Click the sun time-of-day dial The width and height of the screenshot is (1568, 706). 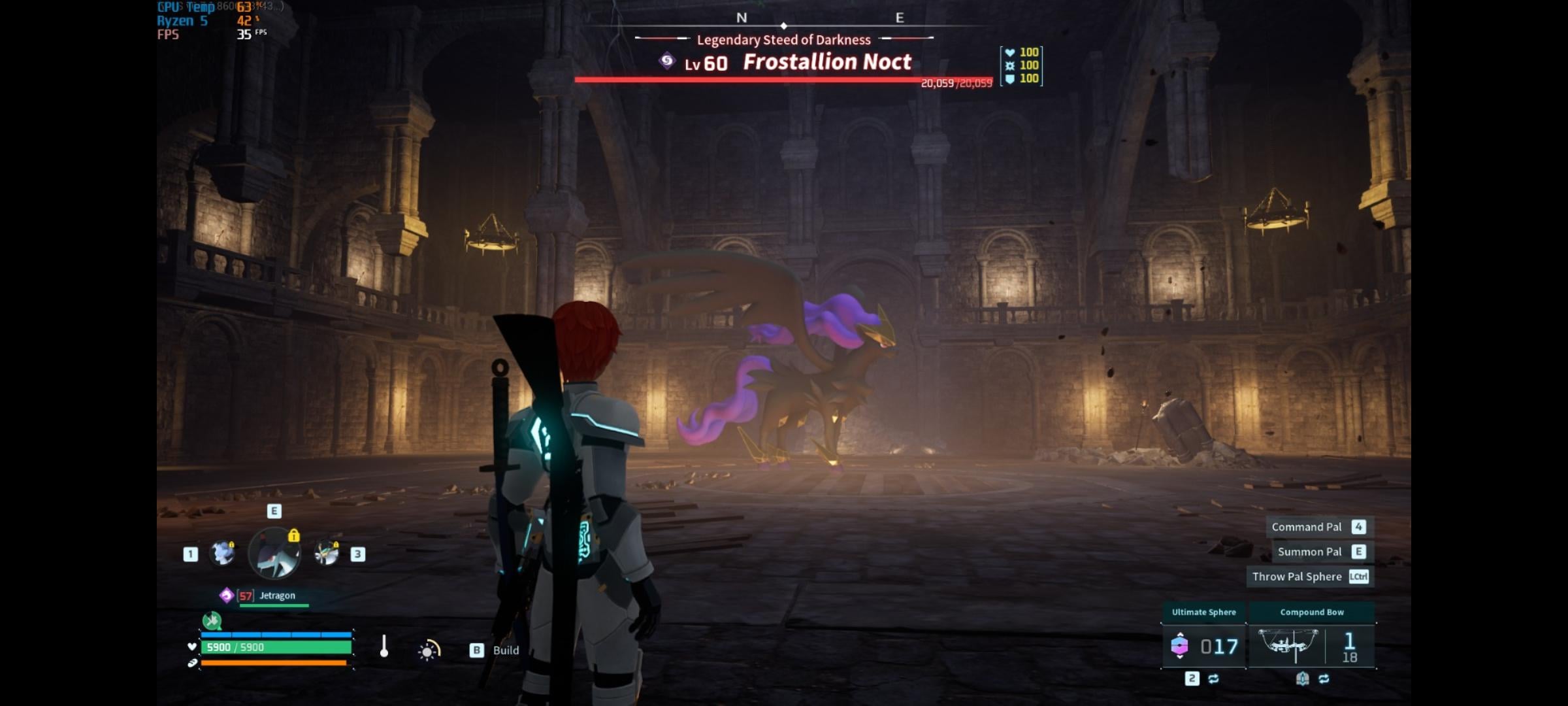429,650
